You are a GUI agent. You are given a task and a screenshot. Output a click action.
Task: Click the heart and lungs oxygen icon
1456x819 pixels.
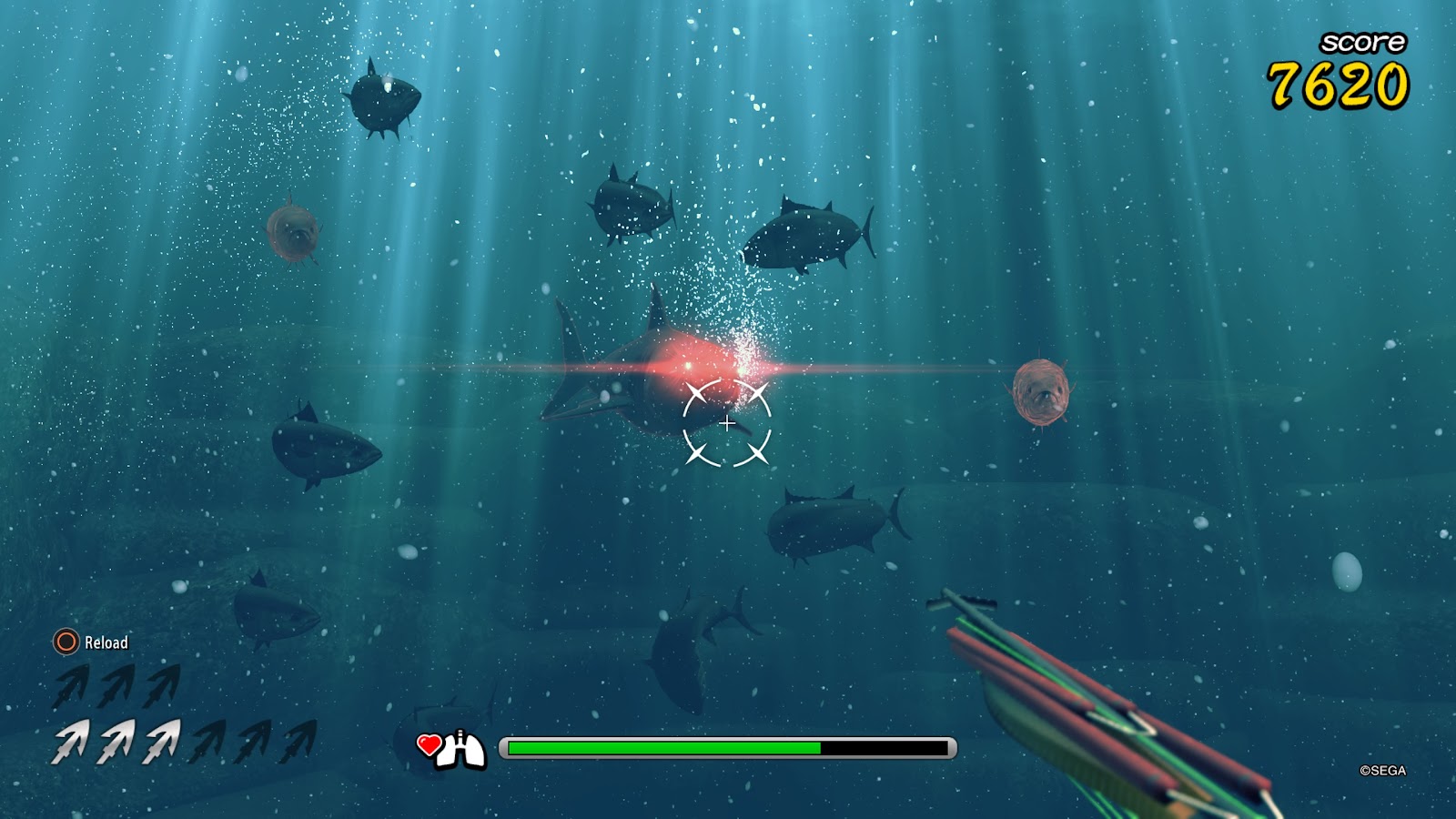point(451,749)
